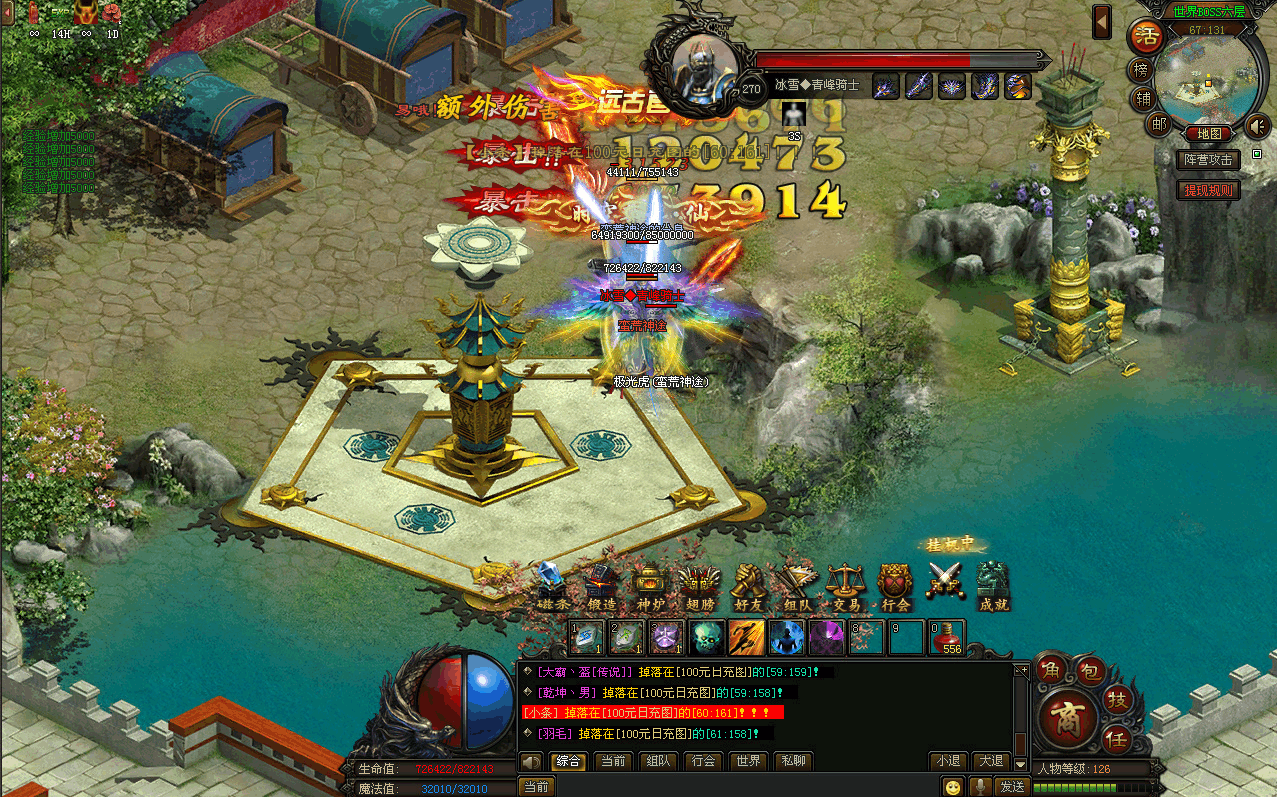Switch to the 私聊 private chat tab

792,761
